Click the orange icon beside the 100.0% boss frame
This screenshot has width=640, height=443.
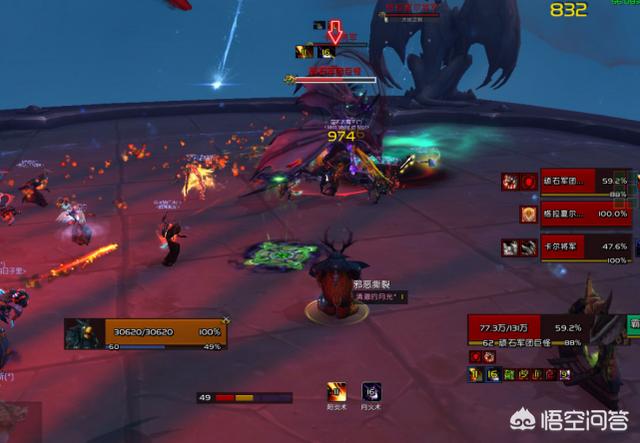[x=528, y=214]
